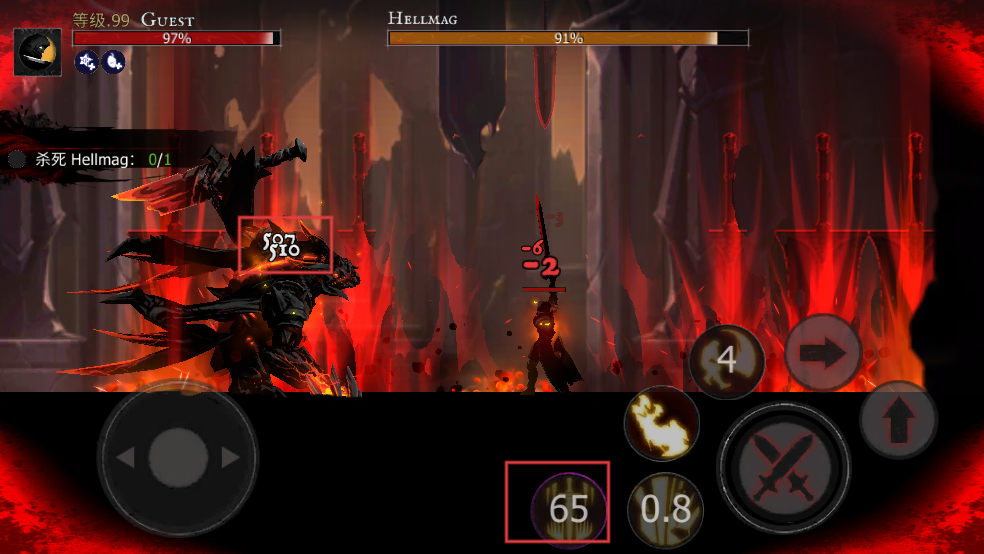
Task: Tap the virtual joystick's left arrow
Action: point(125,457)
